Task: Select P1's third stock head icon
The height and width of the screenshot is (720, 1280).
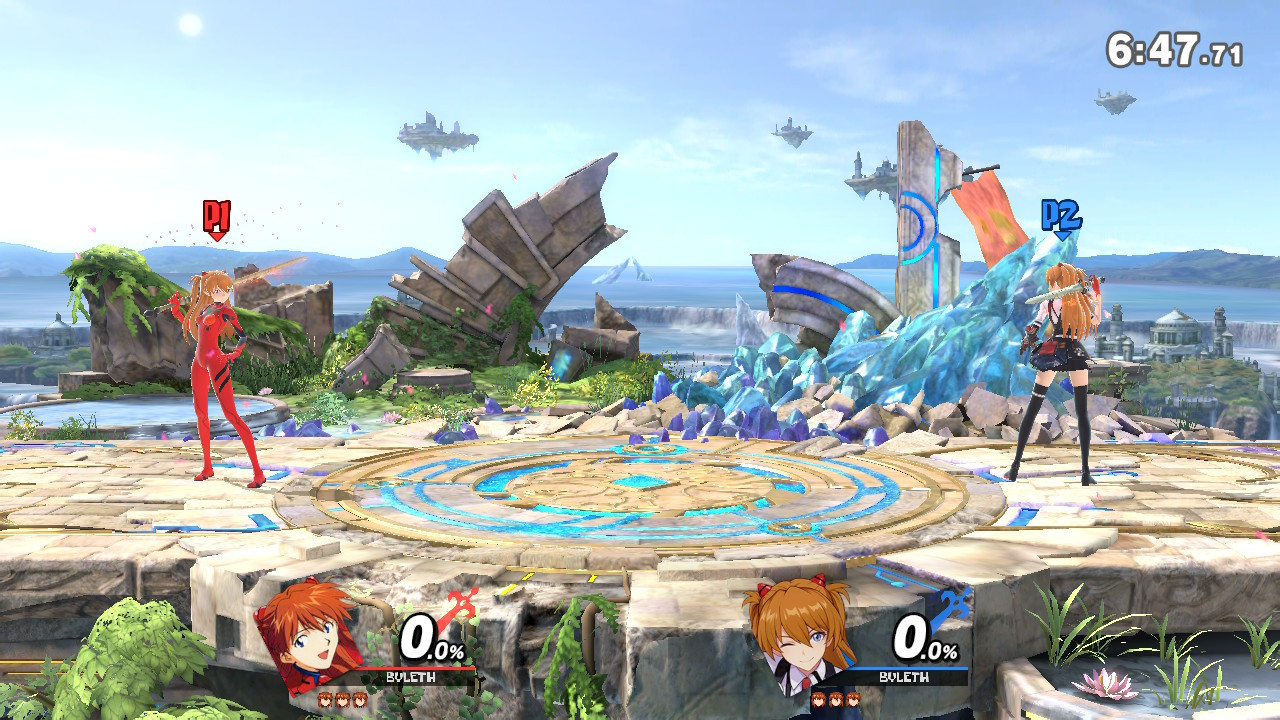Action: (x=360, y=700)
